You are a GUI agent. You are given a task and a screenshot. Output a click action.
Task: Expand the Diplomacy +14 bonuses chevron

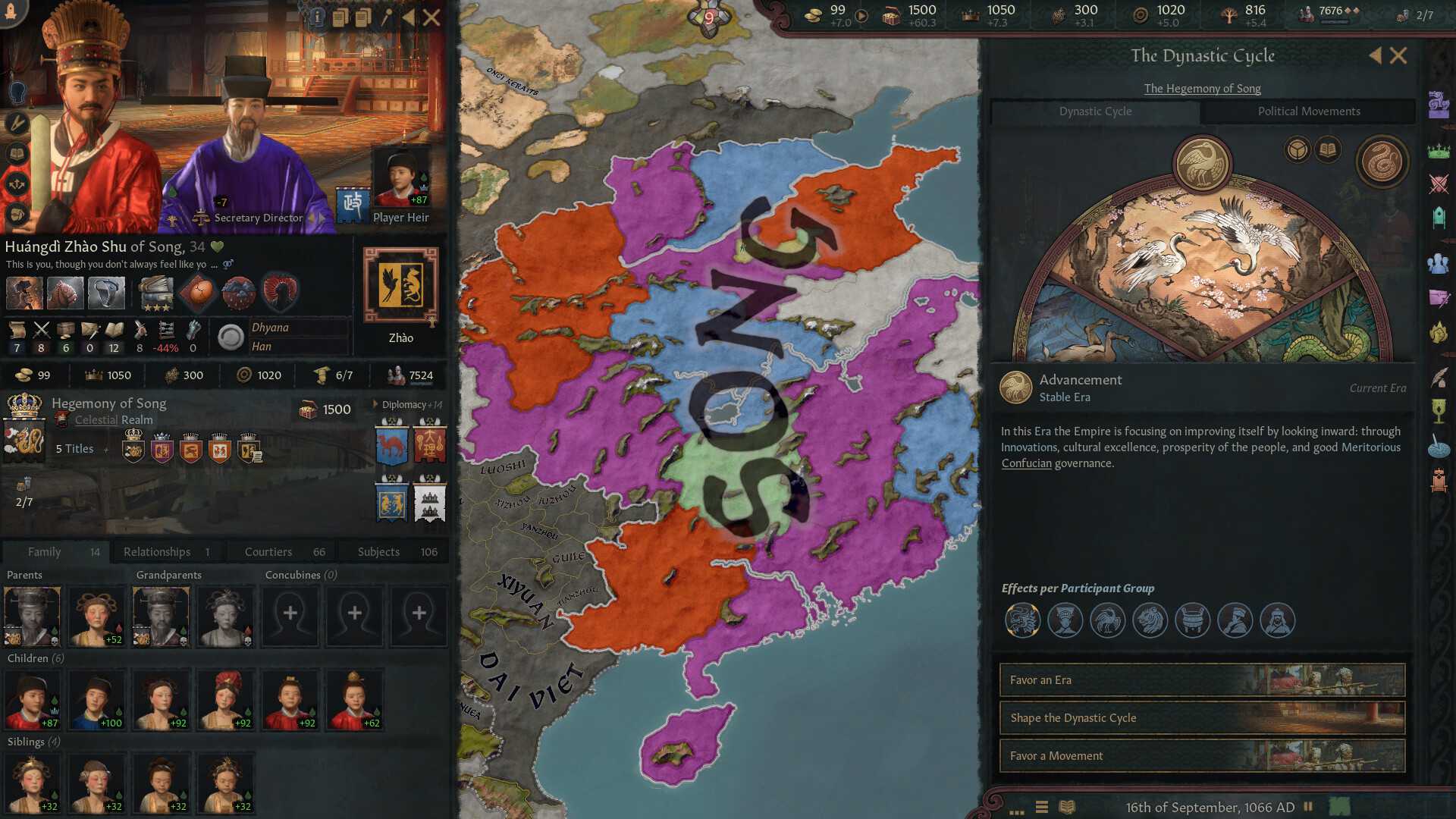[x=372, y=404]
